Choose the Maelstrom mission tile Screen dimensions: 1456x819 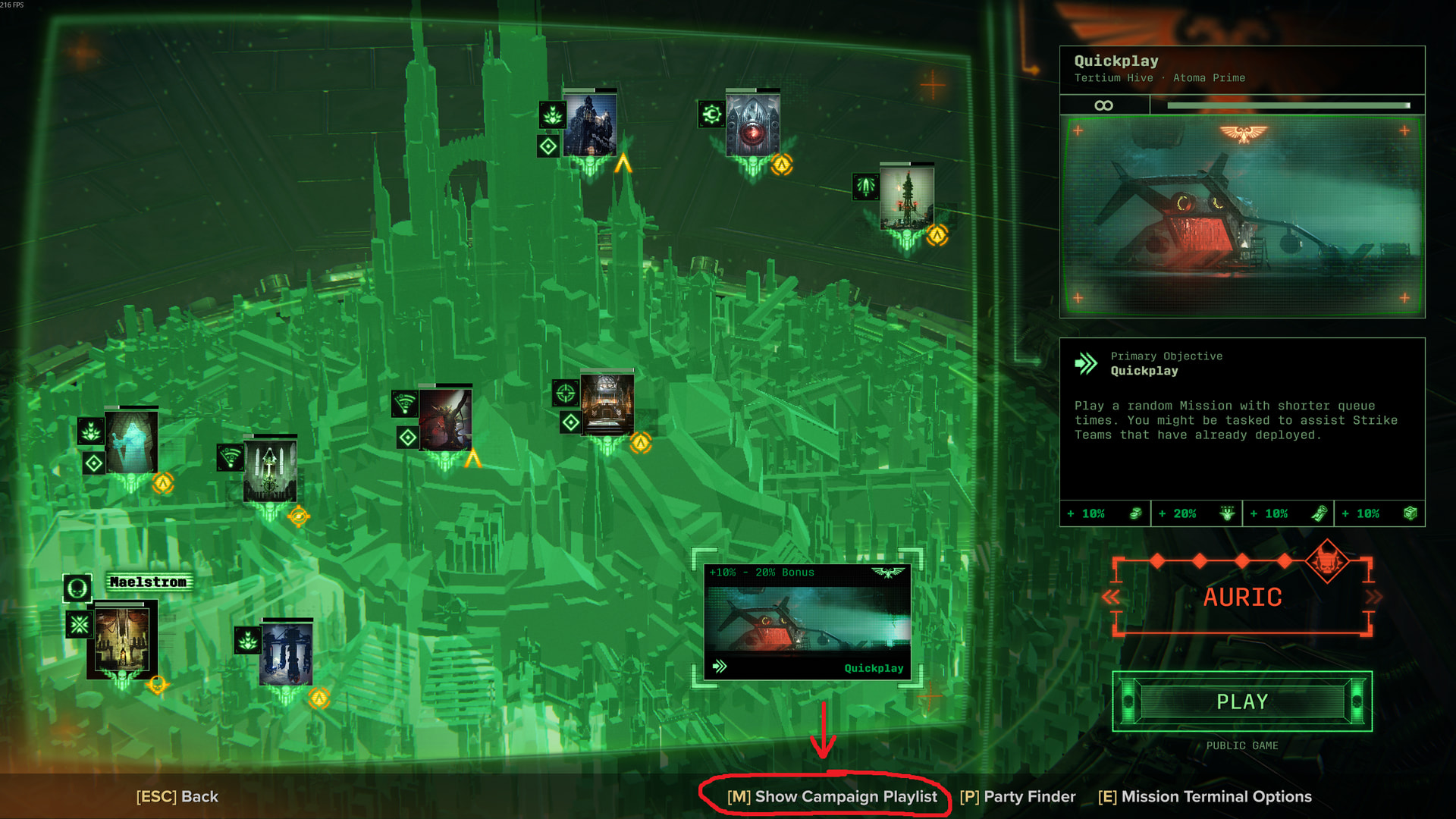(x=122, y=639)
